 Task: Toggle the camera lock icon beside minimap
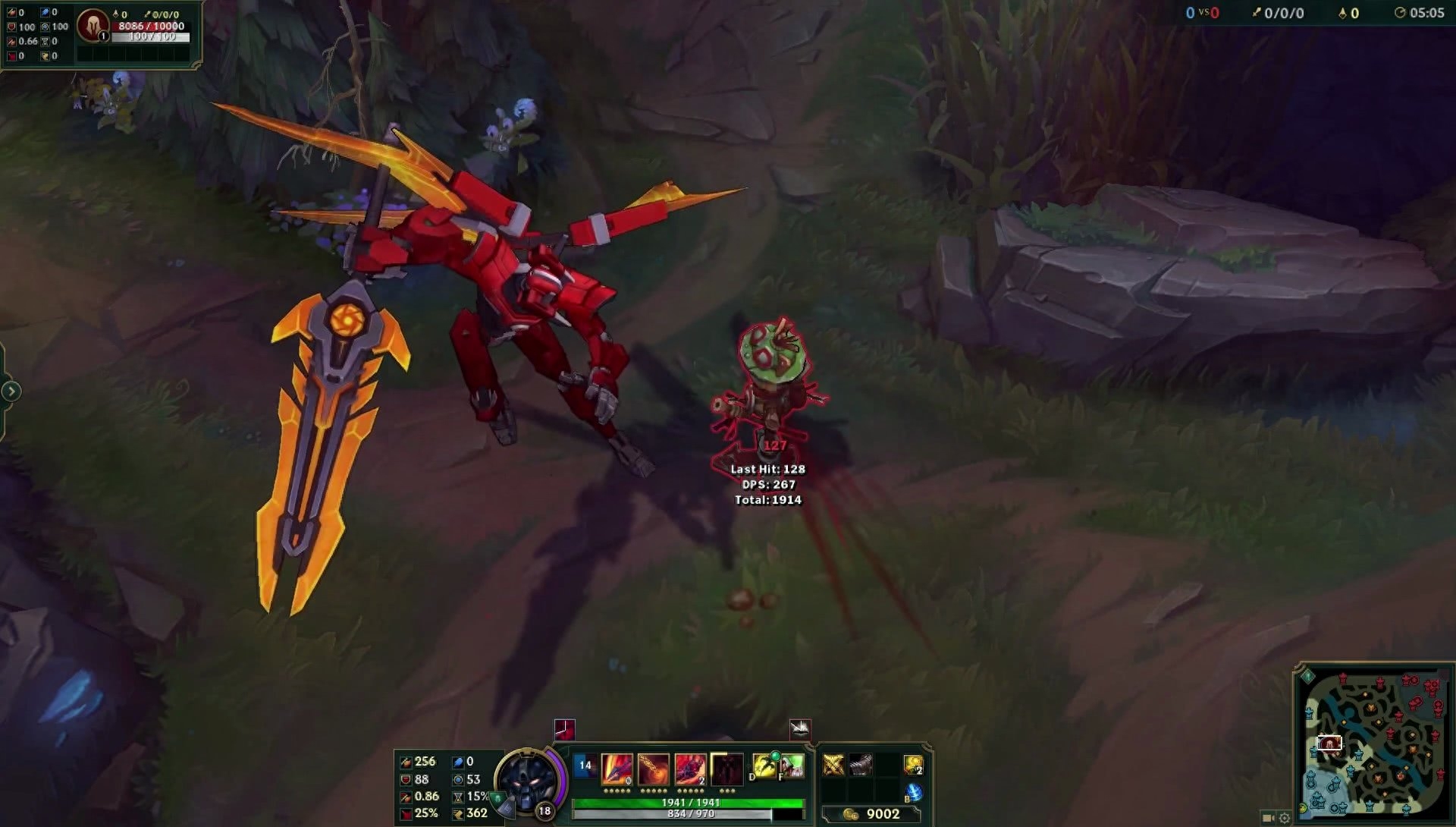pyautogui.click(x=1268, y=818)
